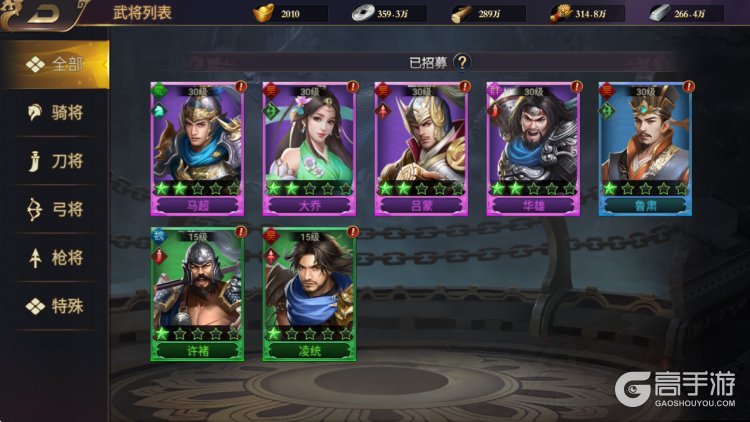Open the help question mark beside 已招募
The image size is (750, 422).
pyautogui.click(x=461, y=62)
